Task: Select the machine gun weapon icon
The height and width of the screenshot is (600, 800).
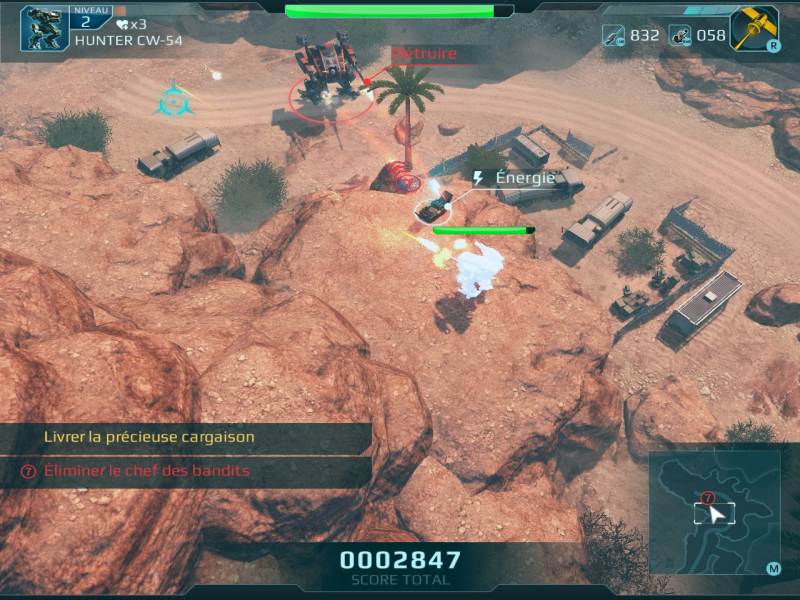Action: [613, 35]
